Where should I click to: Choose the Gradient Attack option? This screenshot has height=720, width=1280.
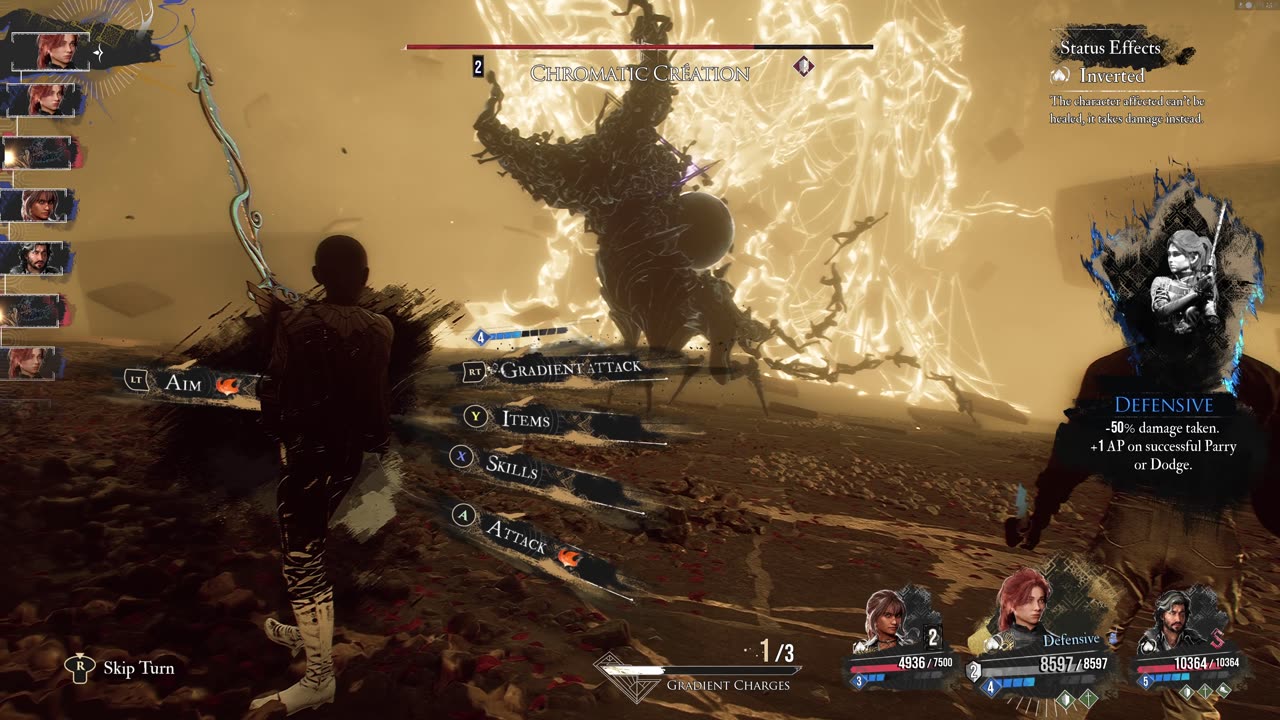[x=570, y=370]
